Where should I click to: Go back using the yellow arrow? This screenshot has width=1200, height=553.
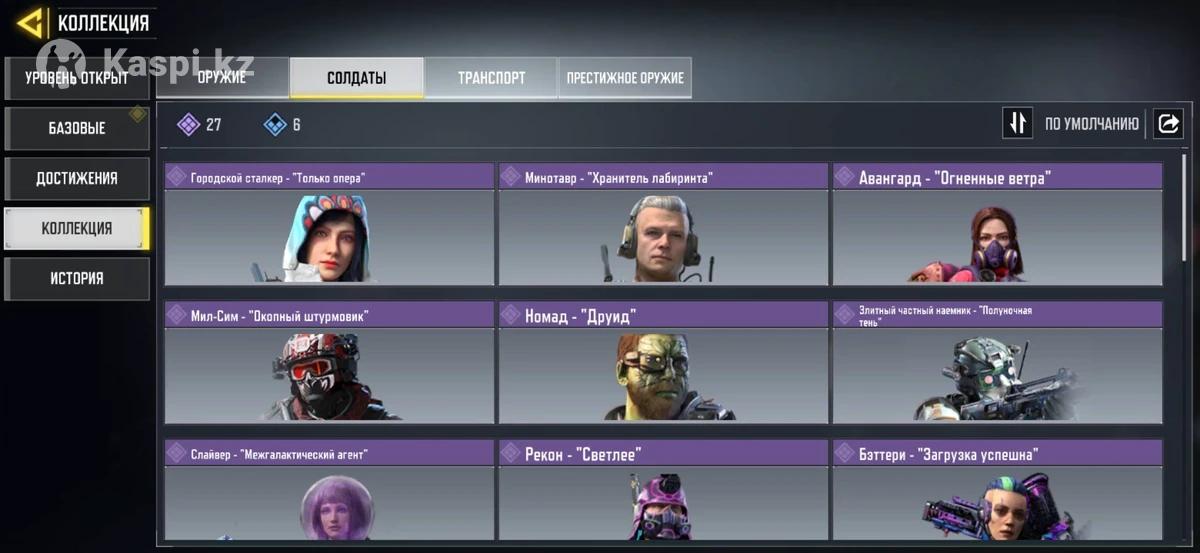(x=30, y=23)
